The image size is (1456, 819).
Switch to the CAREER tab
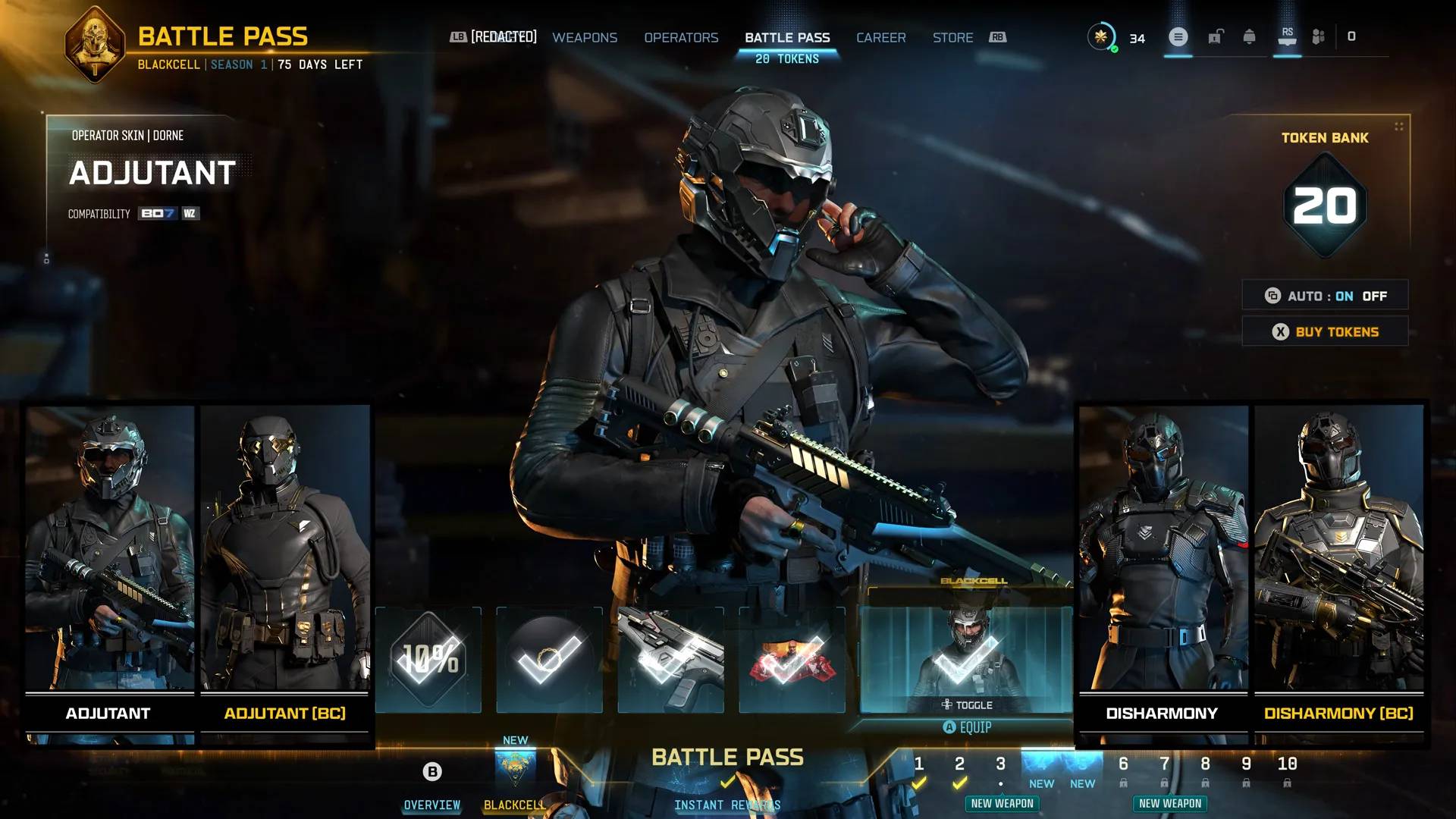coord(880,37)
